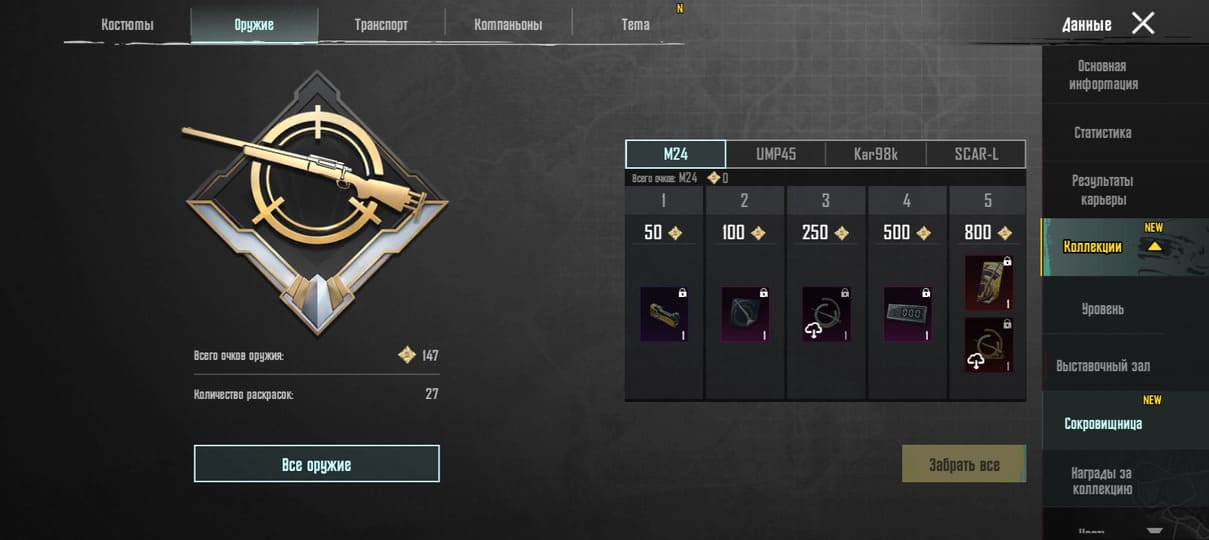Open the Тема tab
This screenshot has height=540, width=1209.
pos(635,25)
